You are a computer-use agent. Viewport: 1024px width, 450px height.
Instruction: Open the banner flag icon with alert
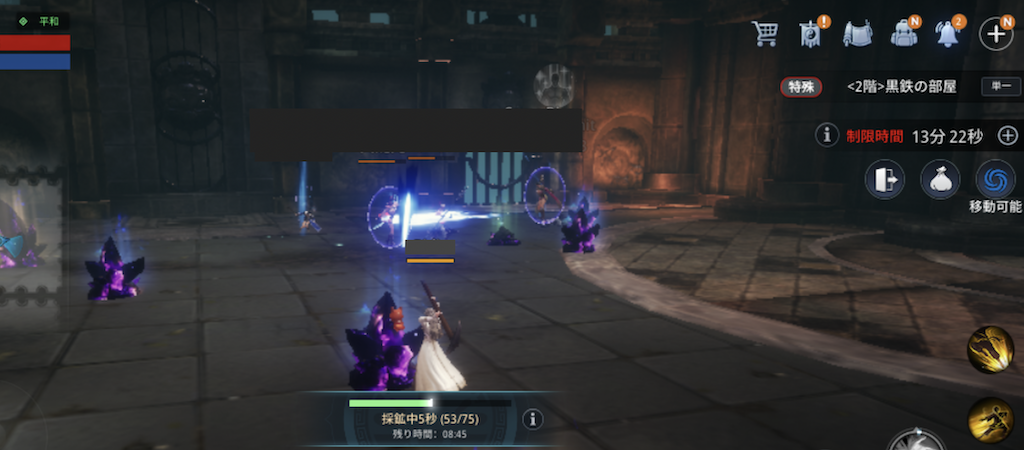810,34
